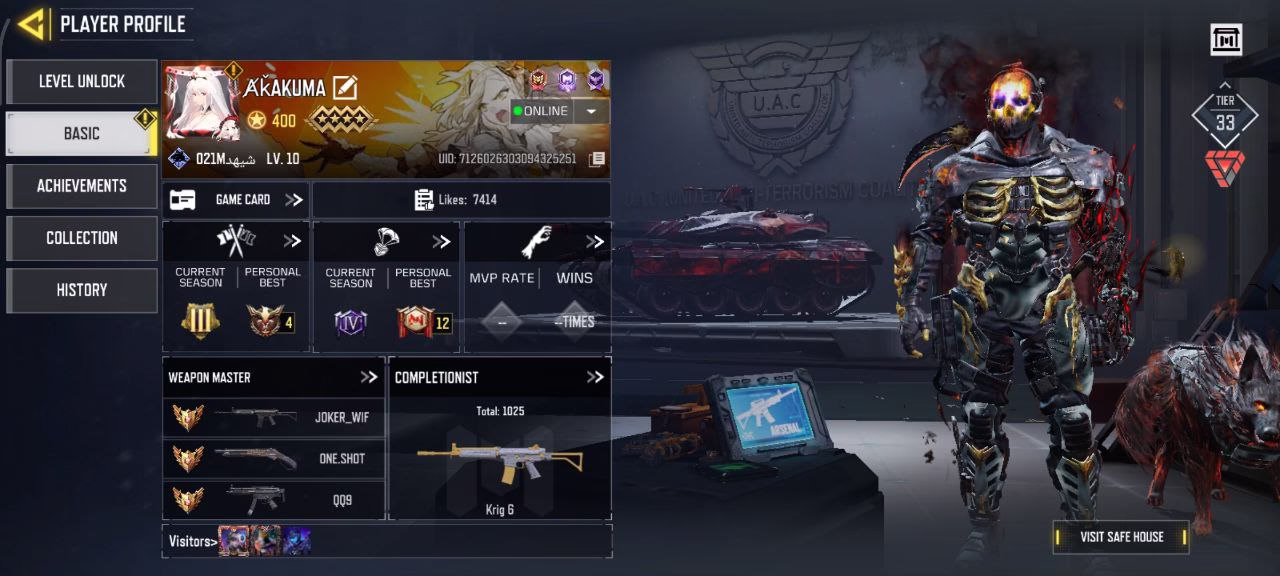Edit the AKAKUMA player name

click(x=345, y=88)
